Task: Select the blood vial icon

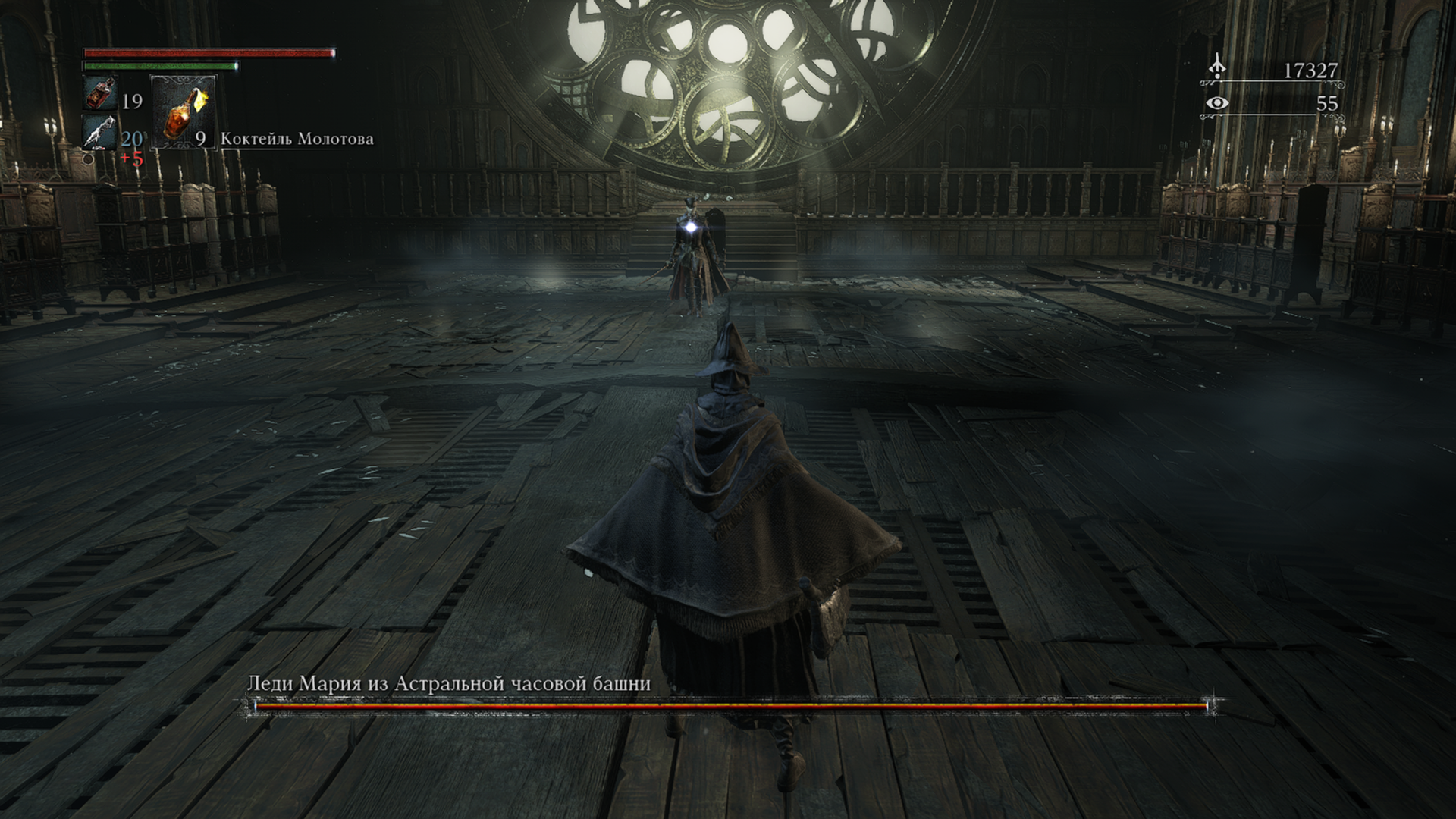Action: (x=98, y=93)
